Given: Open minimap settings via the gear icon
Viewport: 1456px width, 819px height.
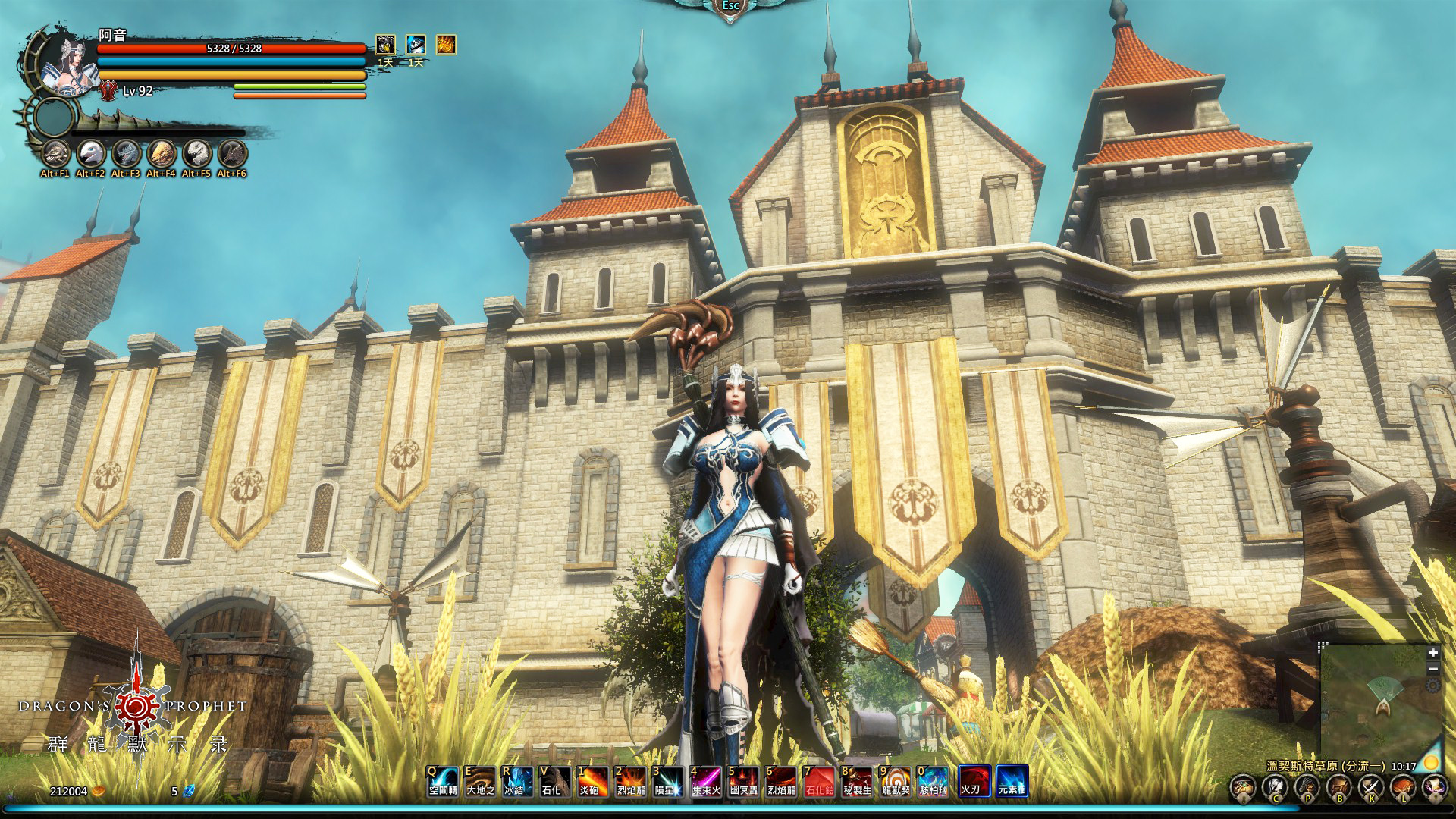Looking at the screenshot, I should pyautogui.click(x=1432, y=686).
